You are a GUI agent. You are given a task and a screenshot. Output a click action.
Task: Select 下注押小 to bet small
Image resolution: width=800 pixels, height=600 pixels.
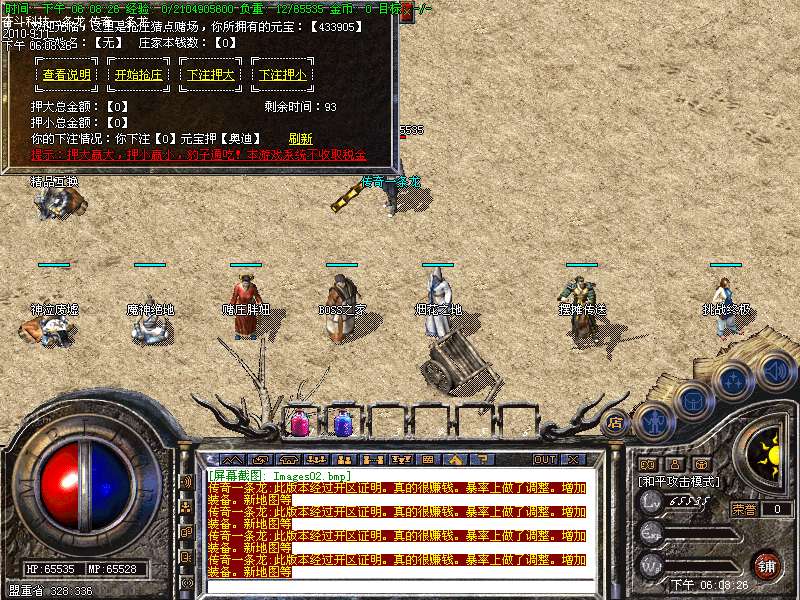point(282,75)
